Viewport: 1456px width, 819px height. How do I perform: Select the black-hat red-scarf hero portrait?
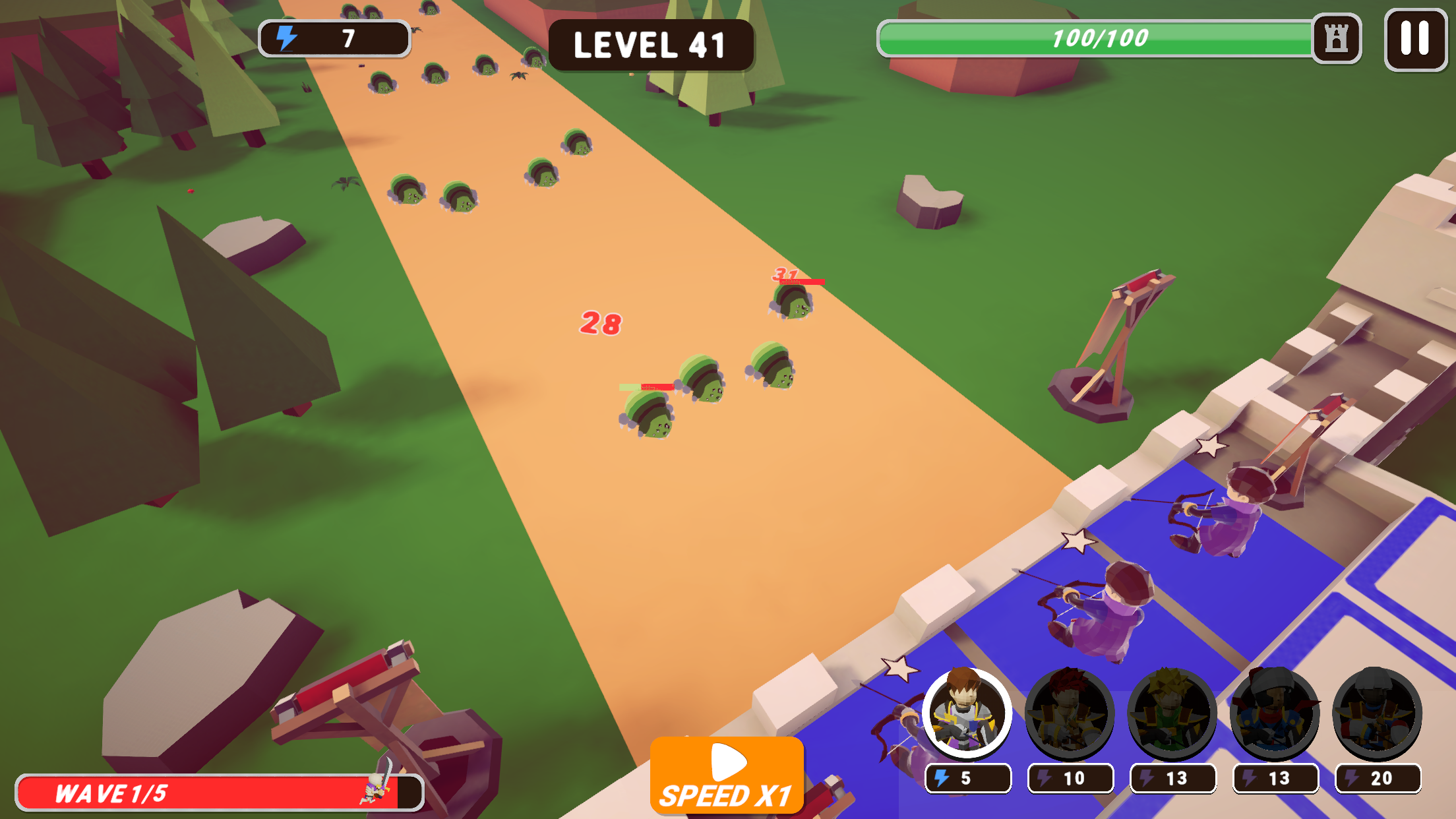pyautogui.click(x=1275, y=713)
